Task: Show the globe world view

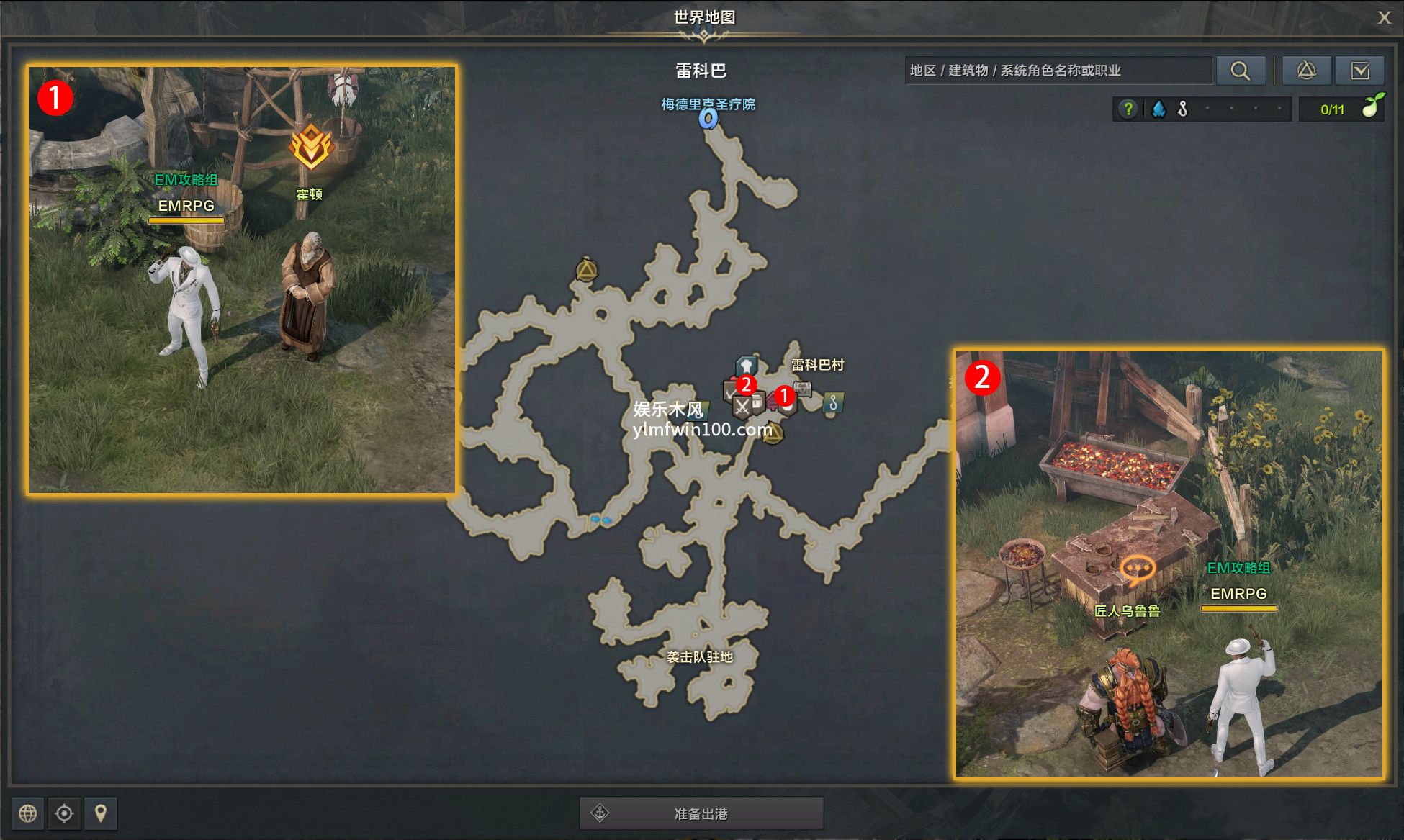Action: click(x=28, y=813)
